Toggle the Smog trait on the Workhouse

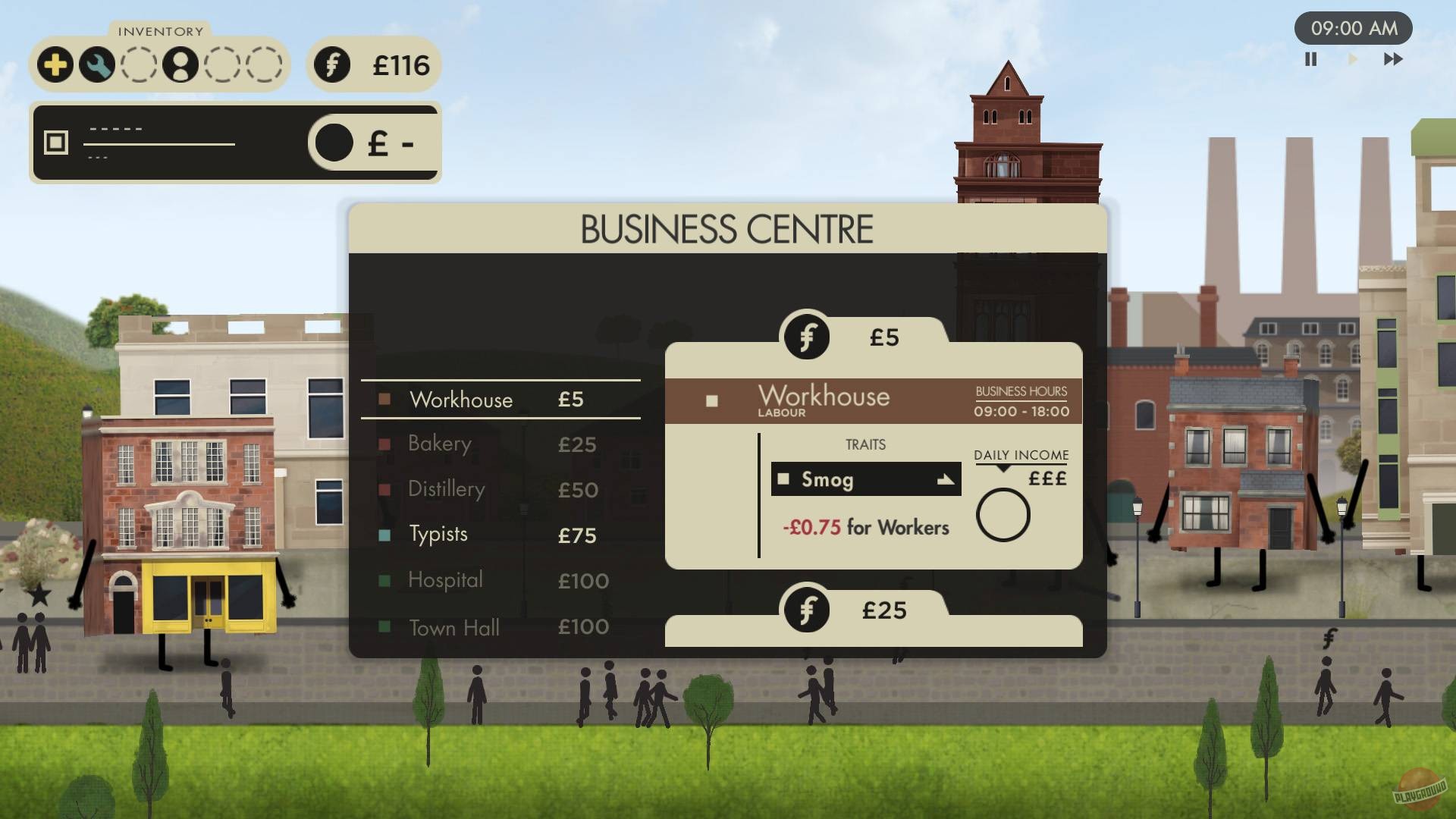pyautogui.click(x=785, y=479)
